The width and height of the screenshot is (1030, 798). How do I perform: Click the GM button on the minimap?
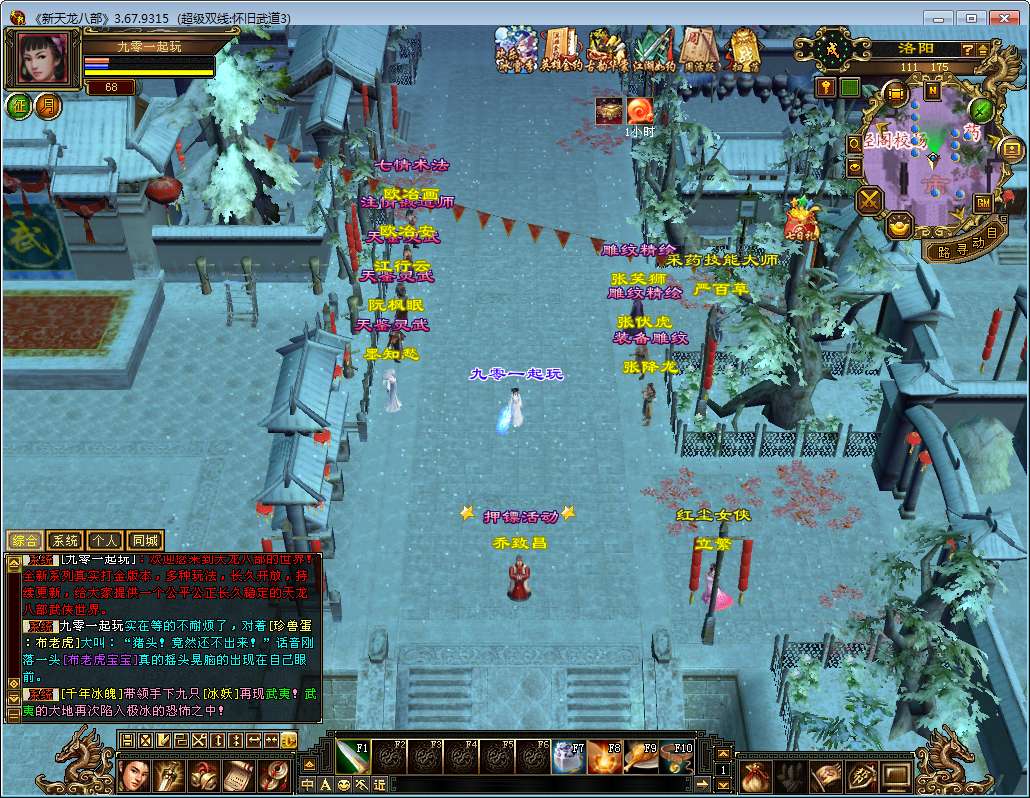tap(983, 203)
